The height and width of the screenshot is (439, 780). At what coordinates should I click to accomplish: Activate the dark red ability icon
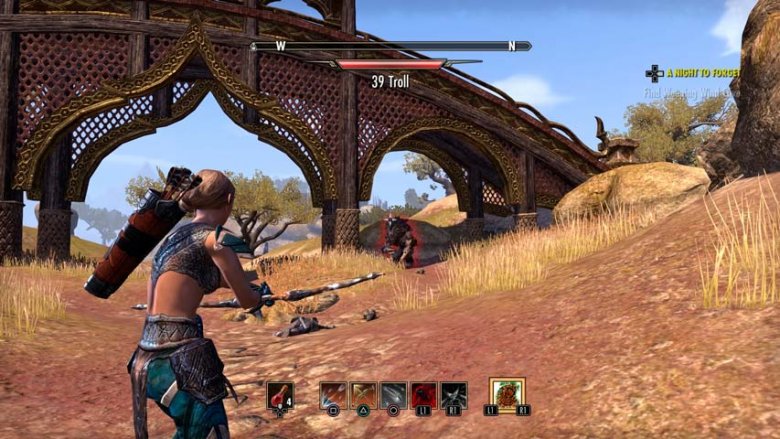point(424,395)
